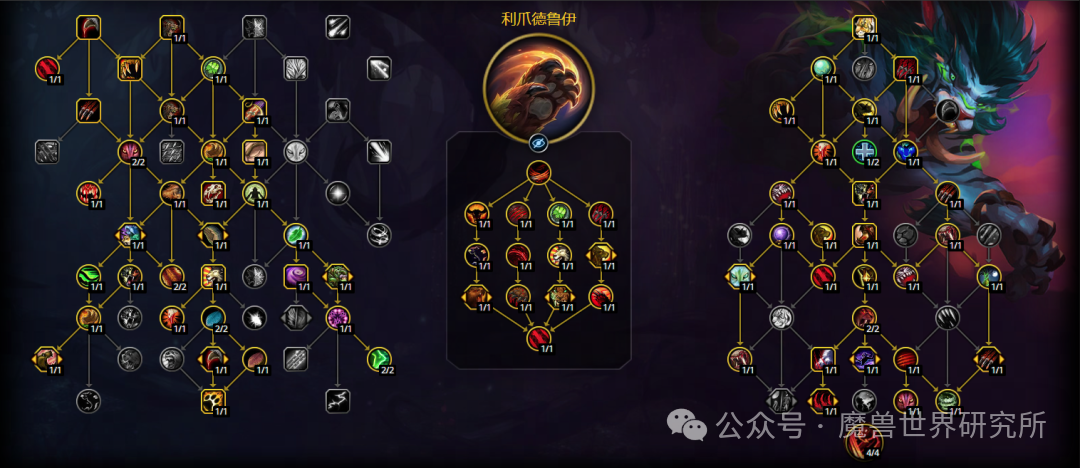Select the purple orb talent in spec tree
Screen dimensions: 1080x468
coord(781,234)
